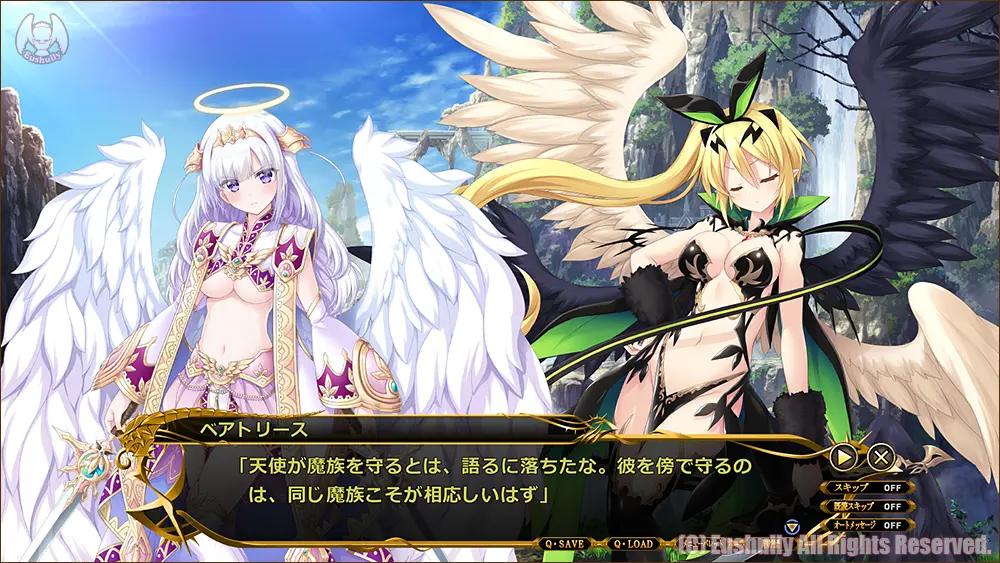This screenshot has height=563, width=1000.
Task: Click the Q·LOAD quick load button
Action: click(632, 544)
